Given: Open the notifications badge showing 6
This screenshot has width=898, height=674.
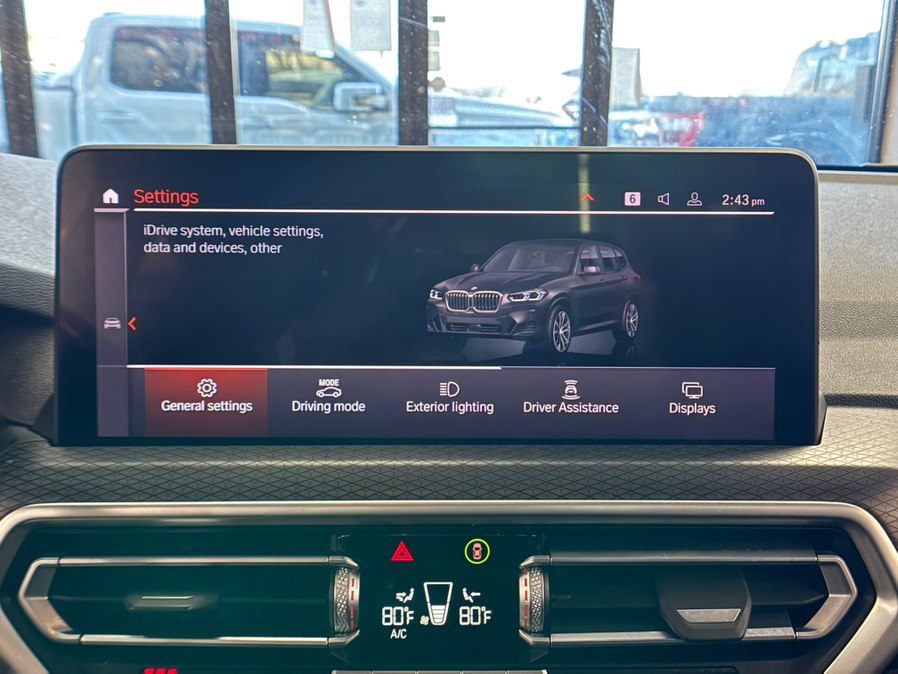Looking at the screenshot, I should (x=632, y=199).
